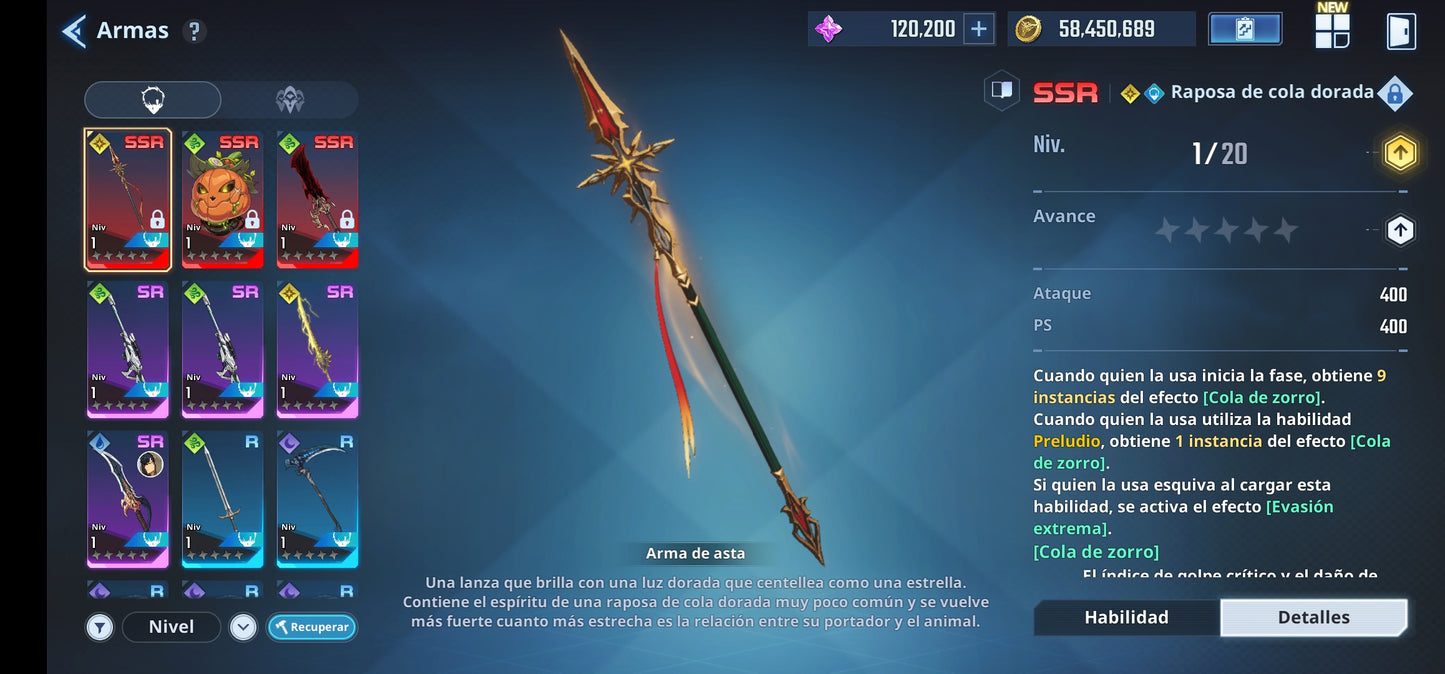
Task: Level up the weapon with gold arrow
Action: pyautogui.click(x=1400, y=154)
